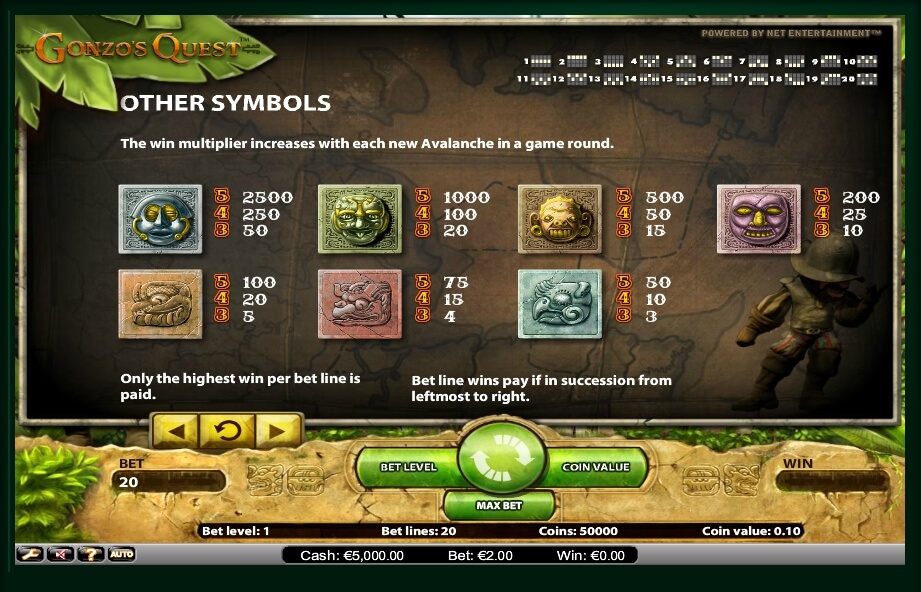921x592 pixels.
Task: Go to the previous paytable page
Action: (175, 432)
